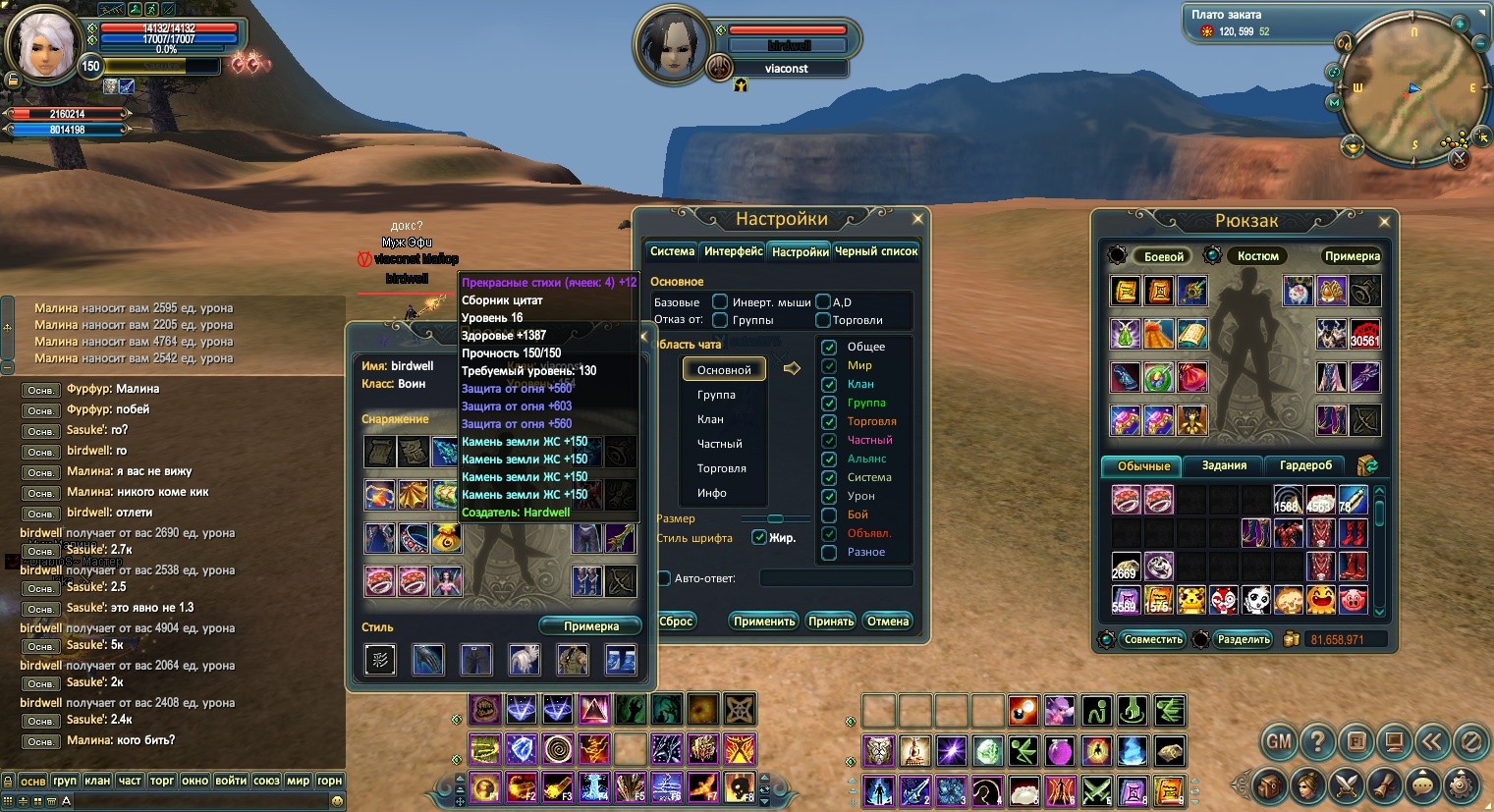Screen dimensions: 1494x812
Task: Open the Черный список tab
Action: (875, 251)
